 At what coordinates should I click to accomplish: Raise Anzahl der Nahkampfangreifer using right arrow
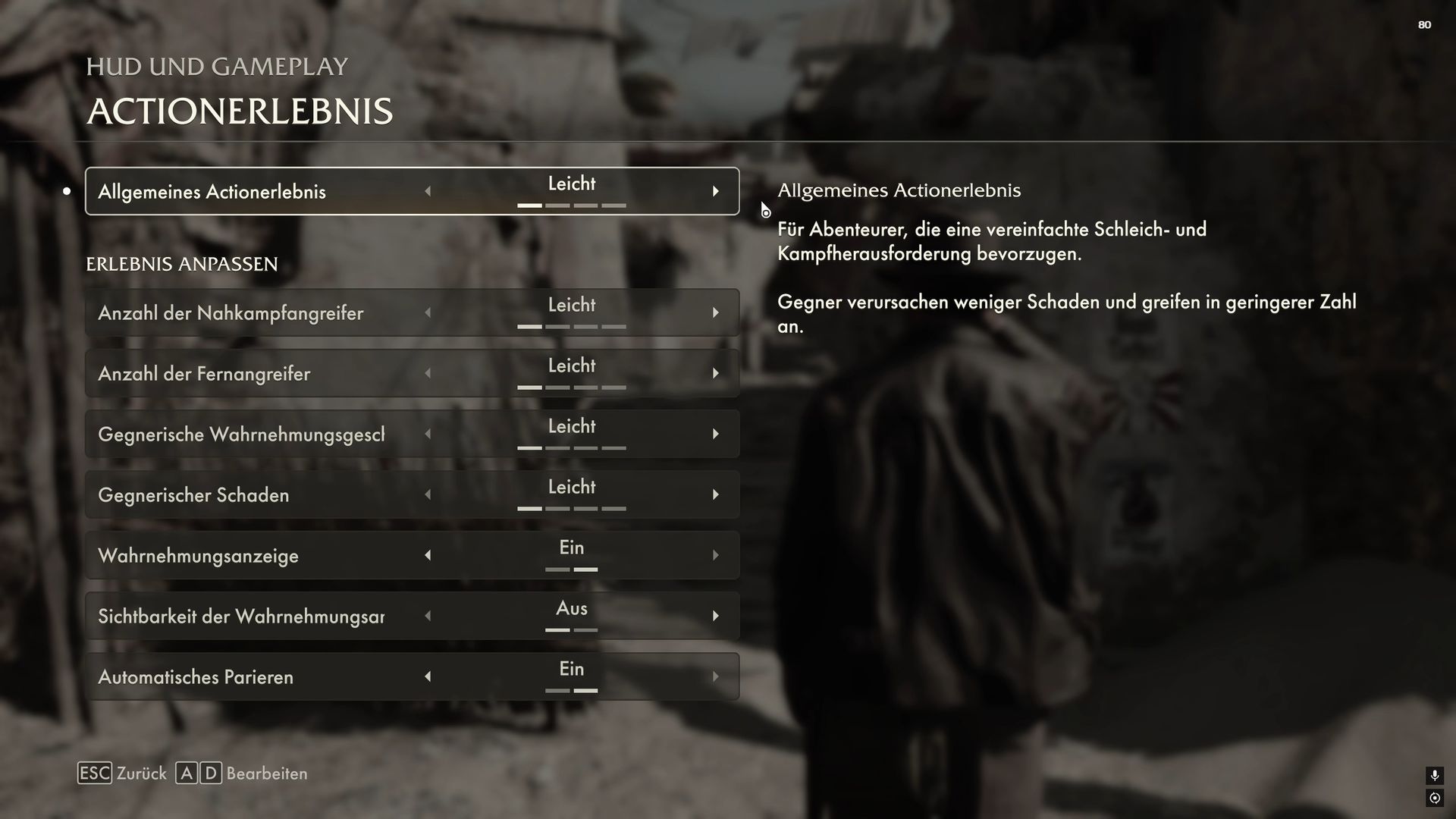(x=715, y=313)
